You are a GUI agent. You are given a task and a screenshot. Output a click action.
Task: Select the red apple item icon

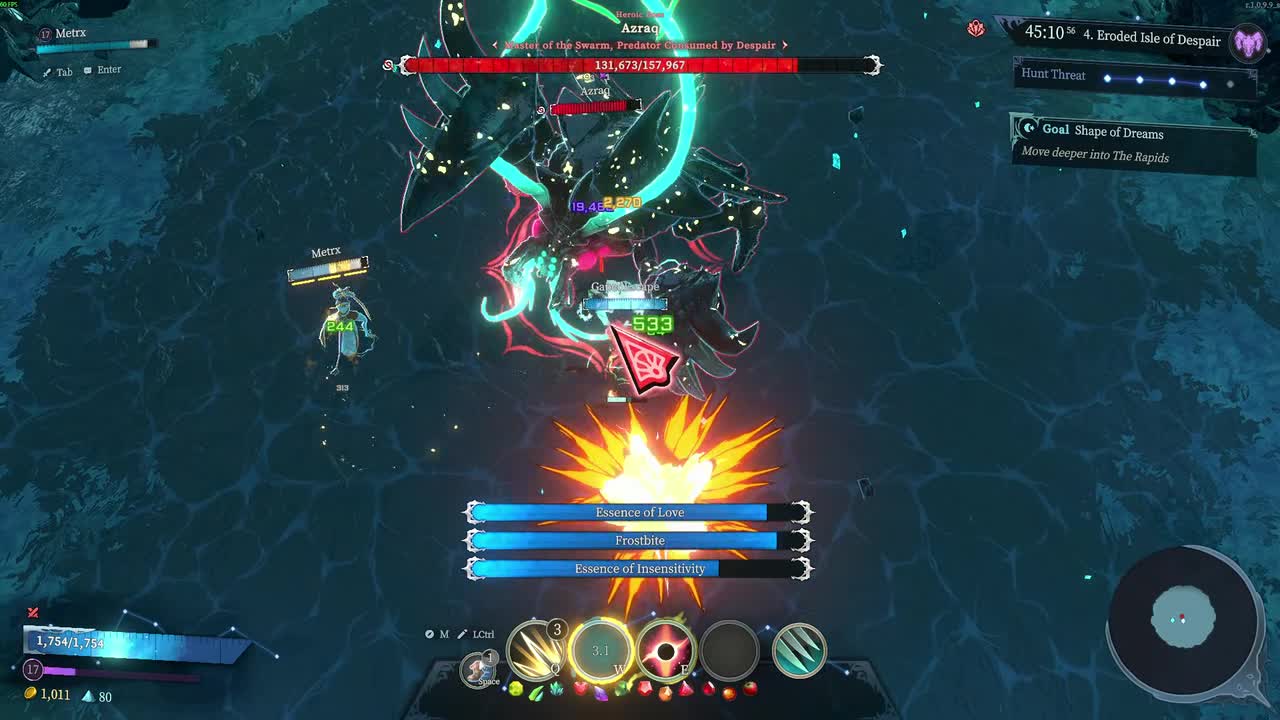click(750, 689)
